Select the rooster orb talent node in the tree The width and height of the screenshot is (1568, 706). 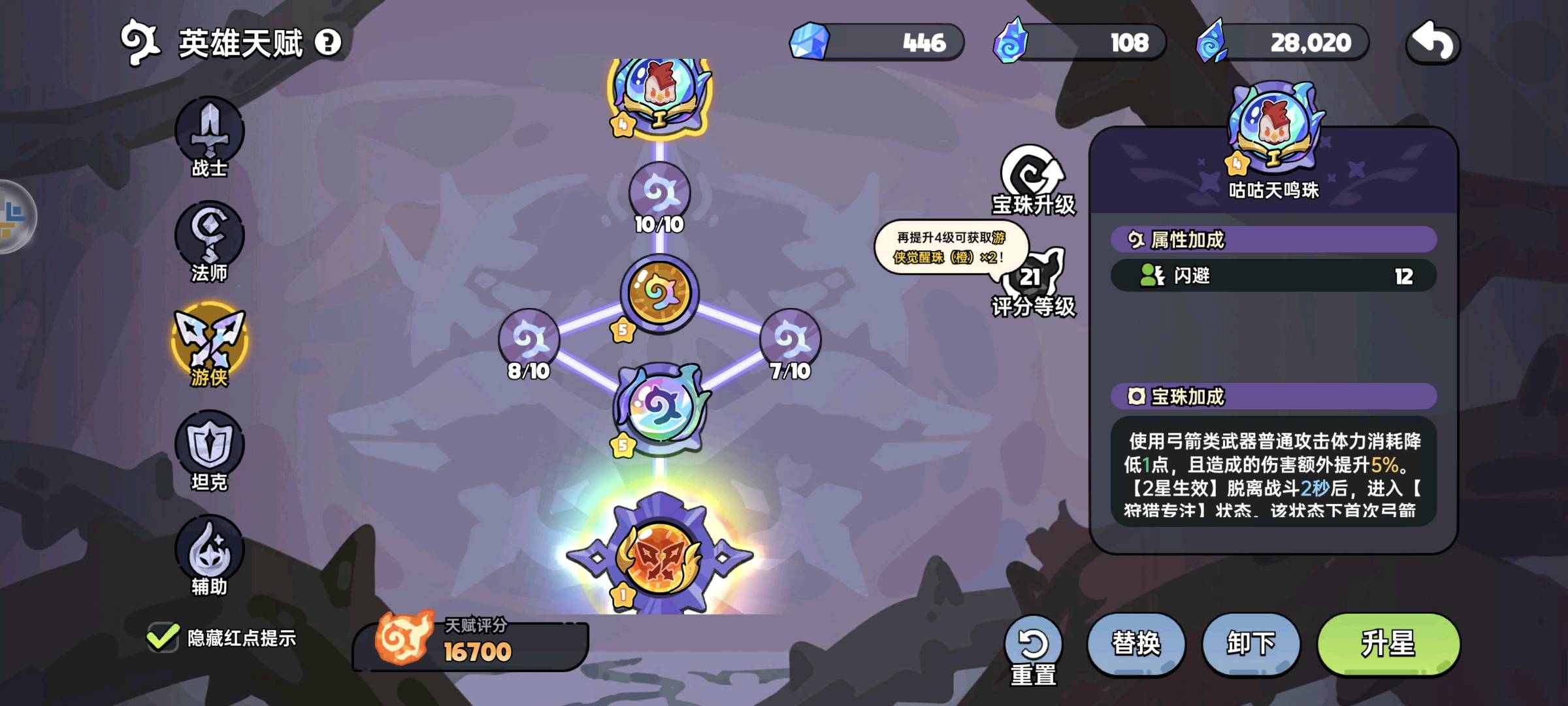[659, 92]
